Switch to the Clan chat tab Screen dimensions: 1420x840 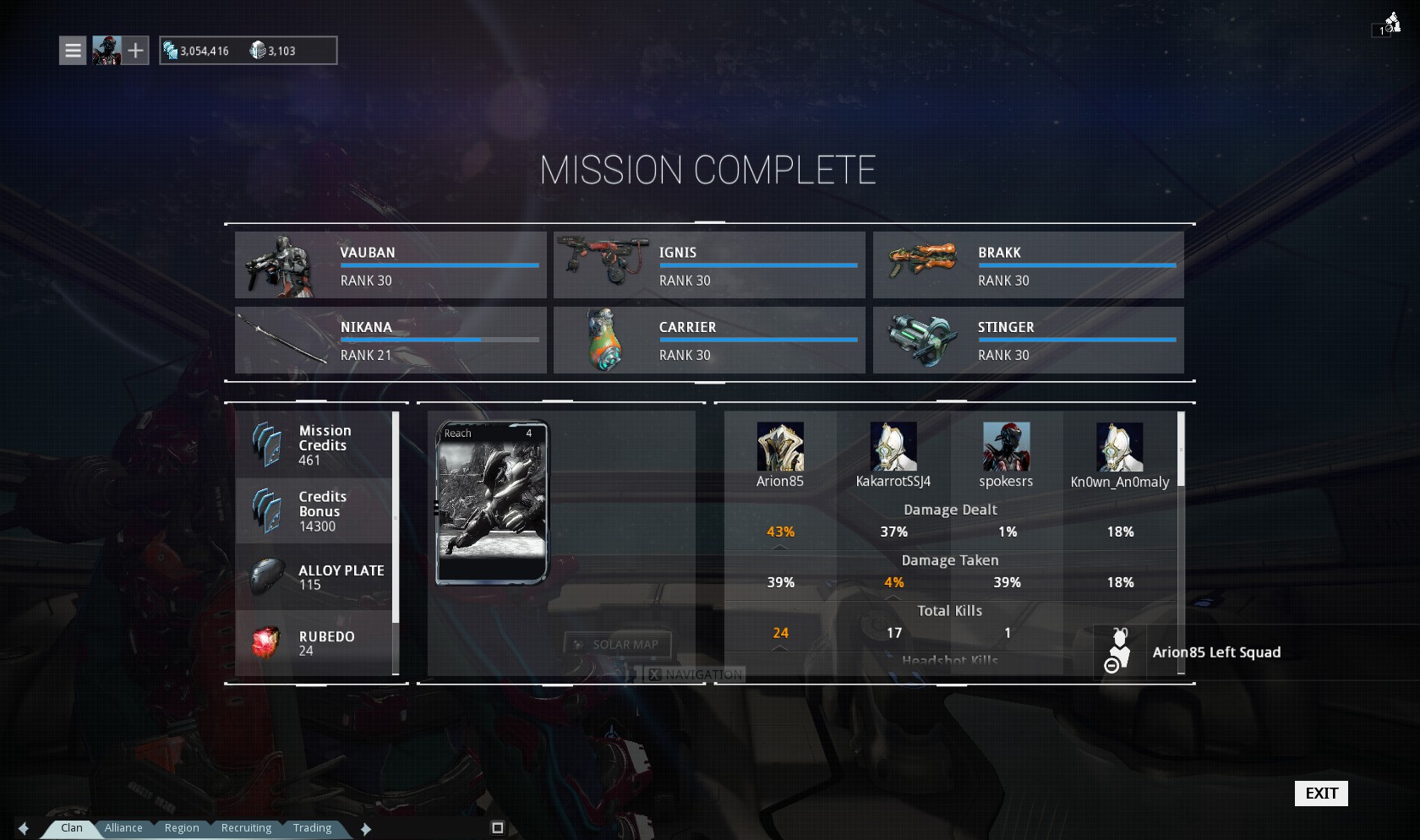72,828
